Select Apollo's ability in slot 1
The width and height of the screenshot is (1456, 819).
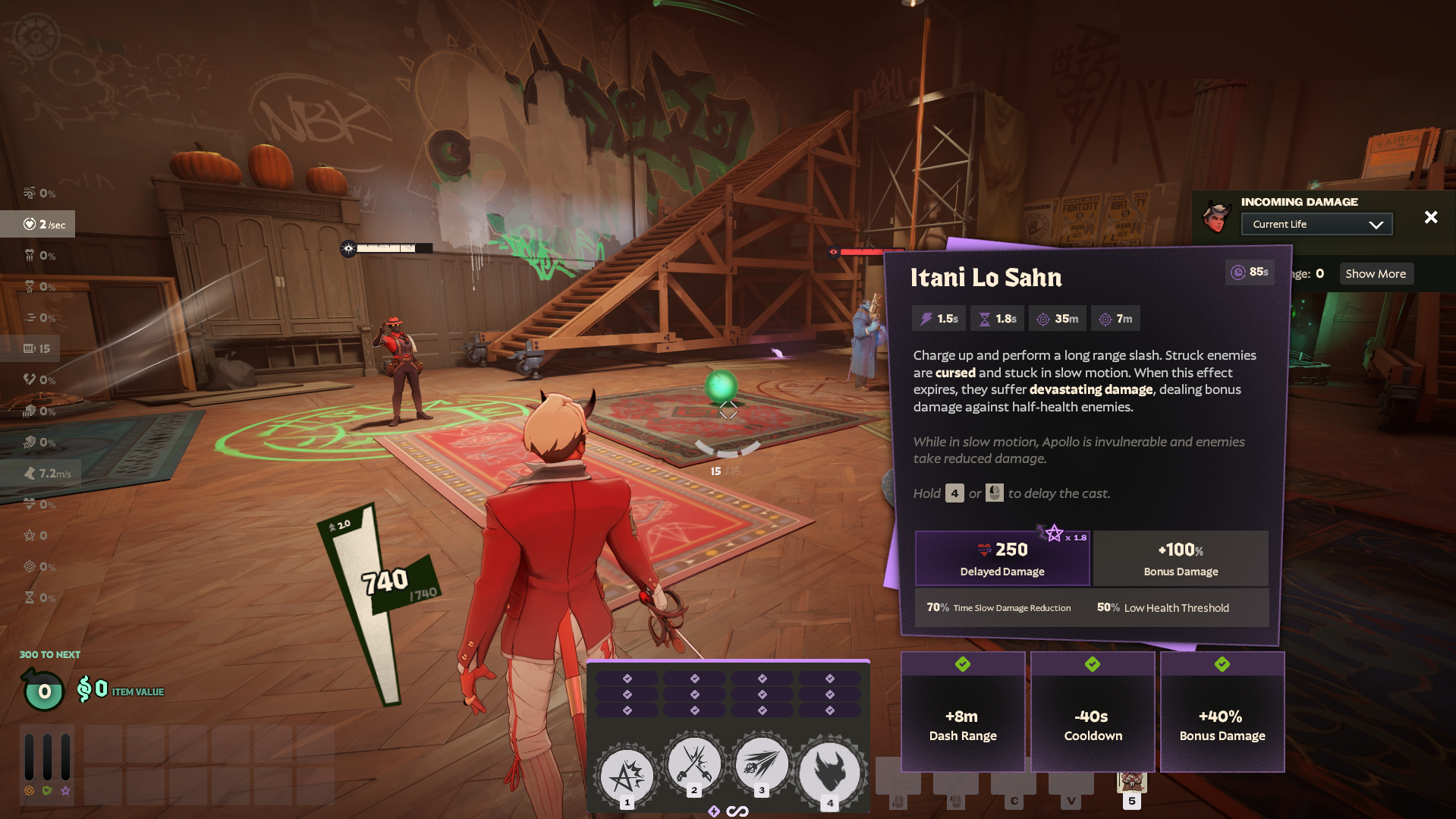coord(626,774)
